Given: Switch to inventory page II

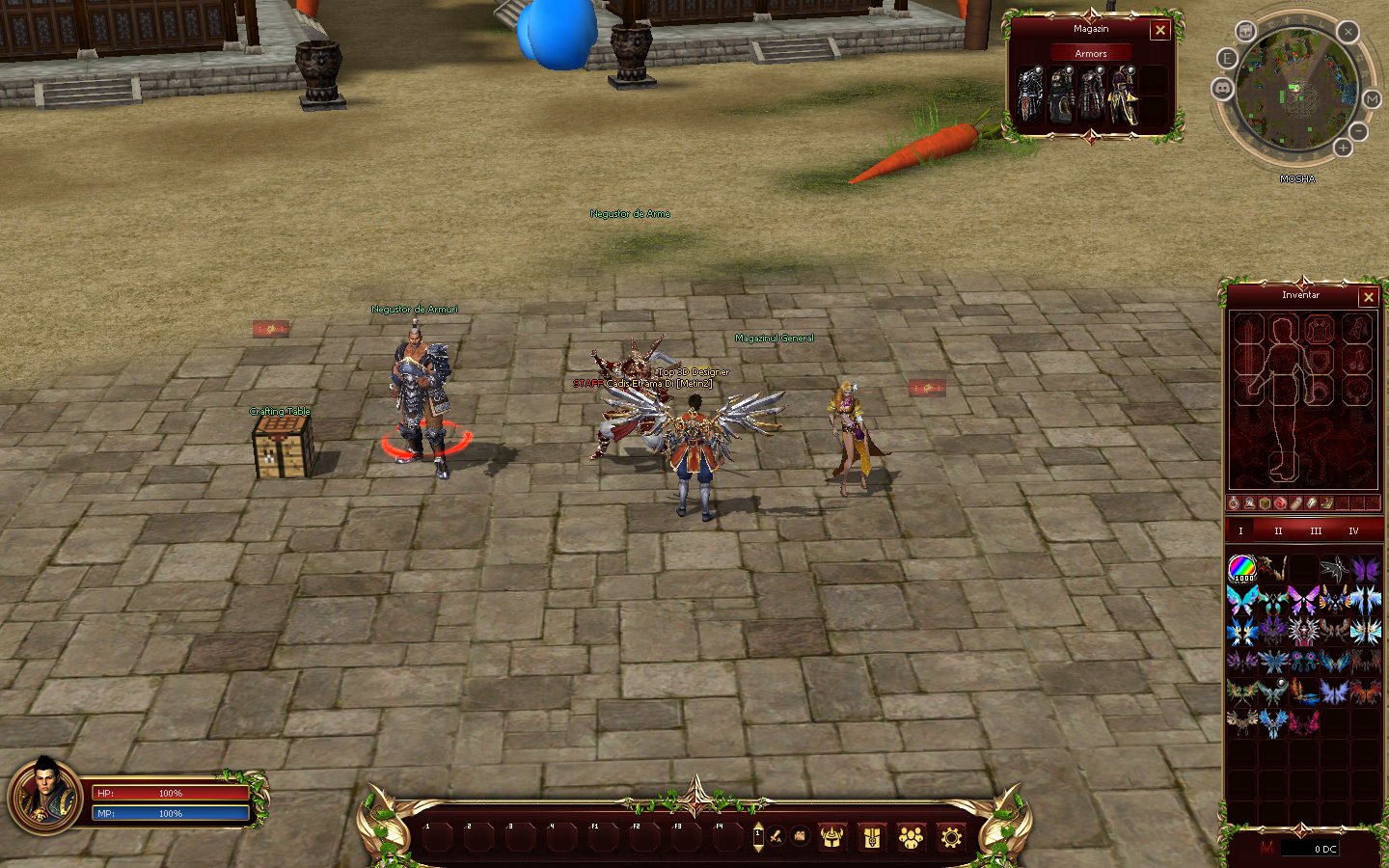Looking at the screenshot, I should [1278, 531].
